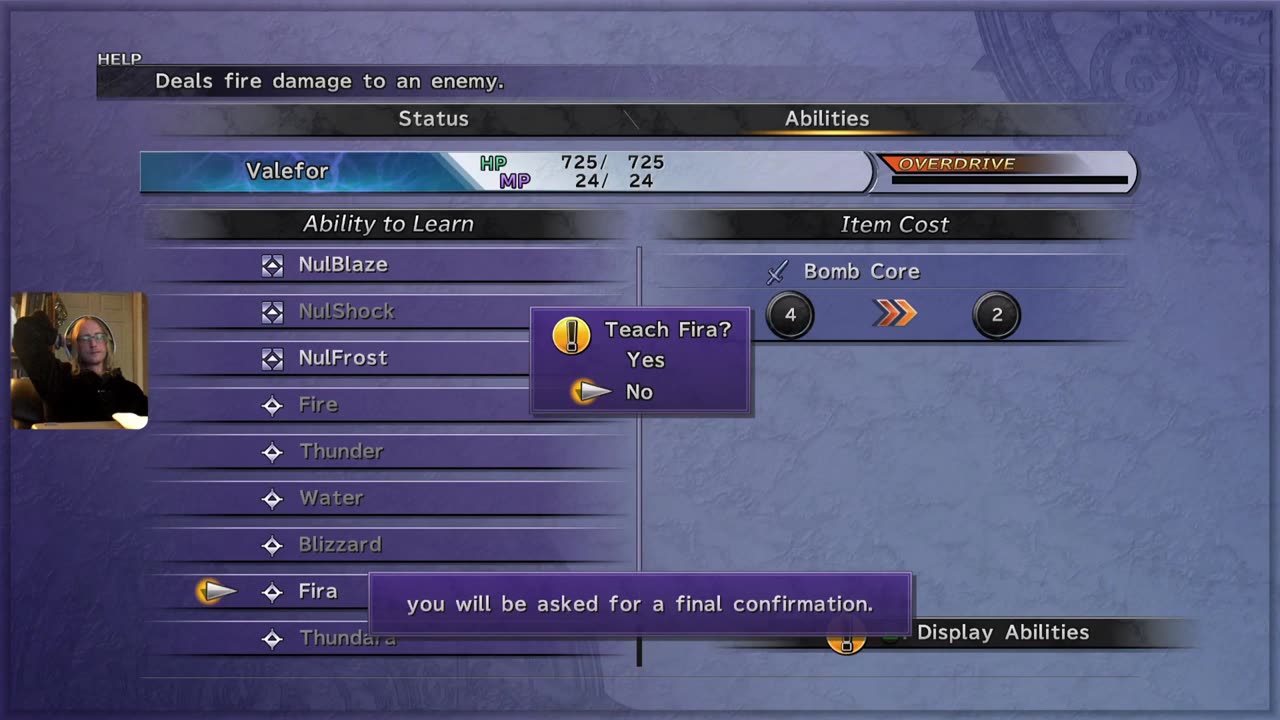
Task: Pick the NulShock ability row
Action: 346,311
